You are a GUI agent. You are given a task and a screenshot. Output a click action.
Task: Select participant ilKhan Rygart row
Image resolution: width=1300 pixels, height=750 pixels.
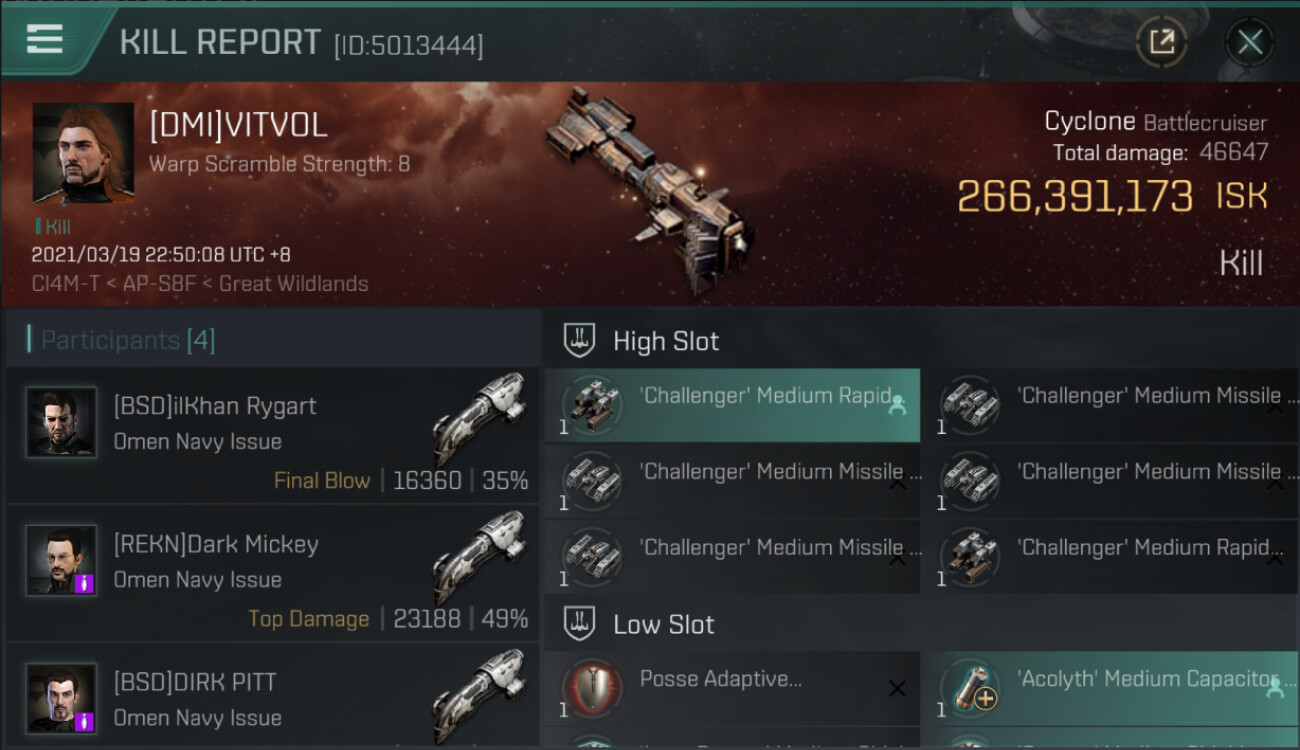(x=272, y=435)
